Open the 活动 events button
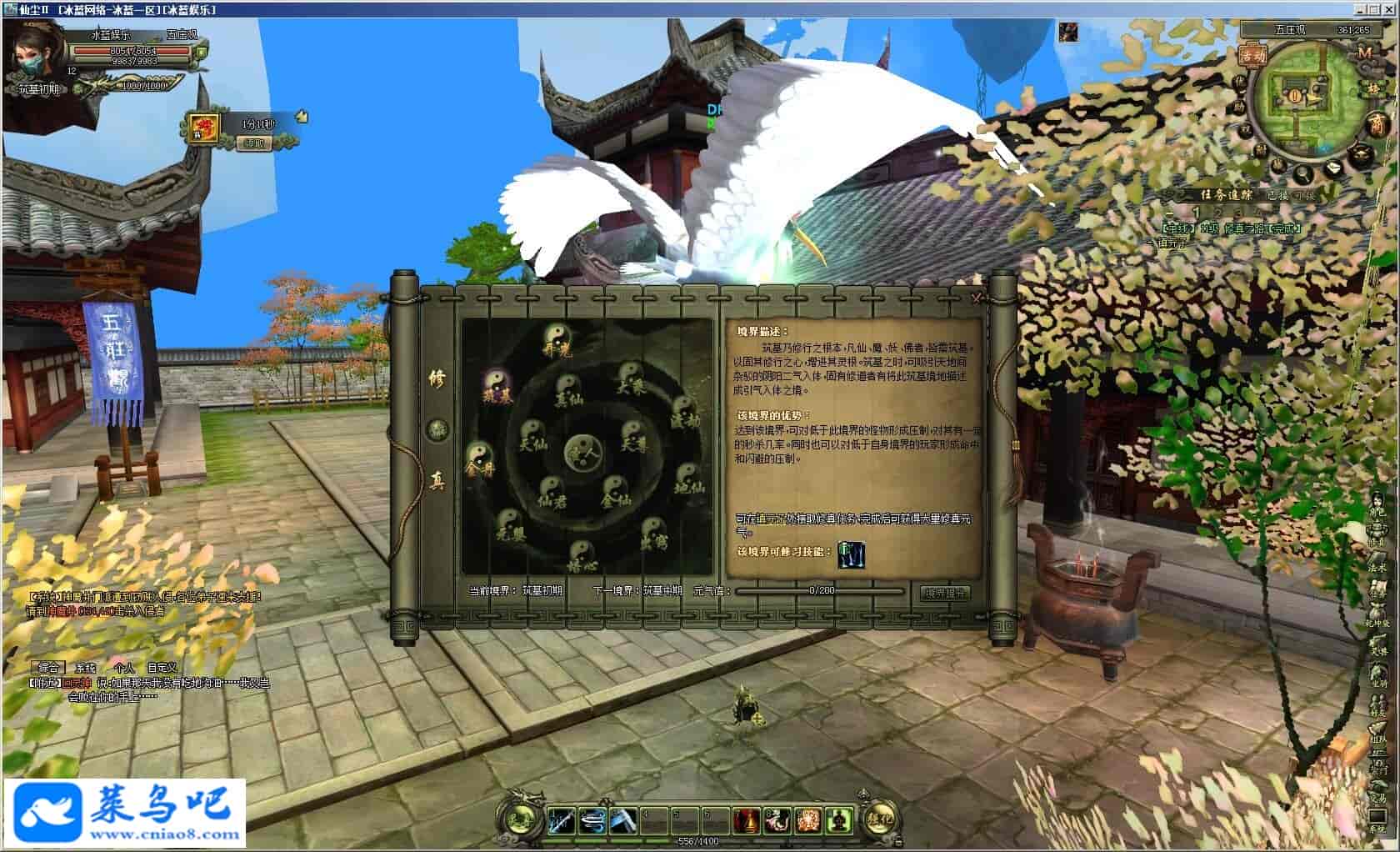Screen dimensions: 1400x852 point(1252,55)
